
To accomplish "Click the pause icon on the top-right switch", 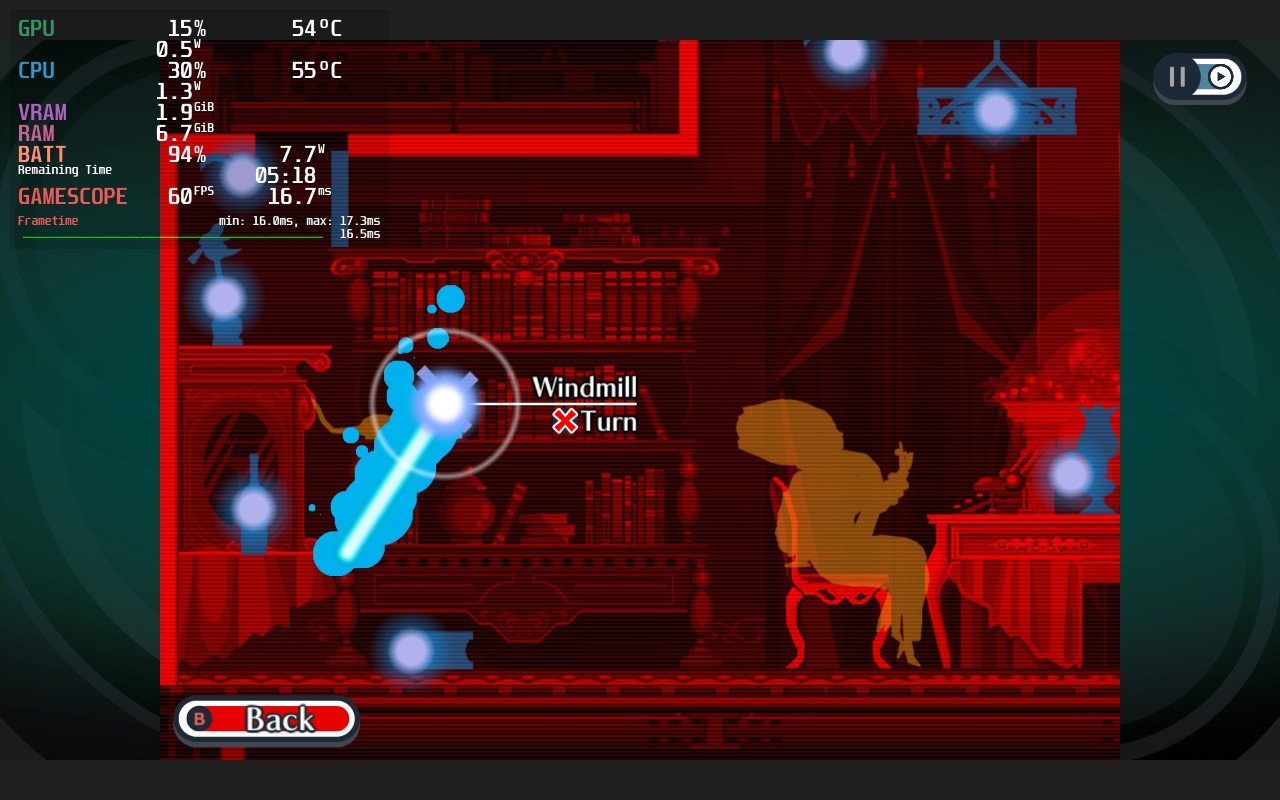I will click(x=1178, y=77).
